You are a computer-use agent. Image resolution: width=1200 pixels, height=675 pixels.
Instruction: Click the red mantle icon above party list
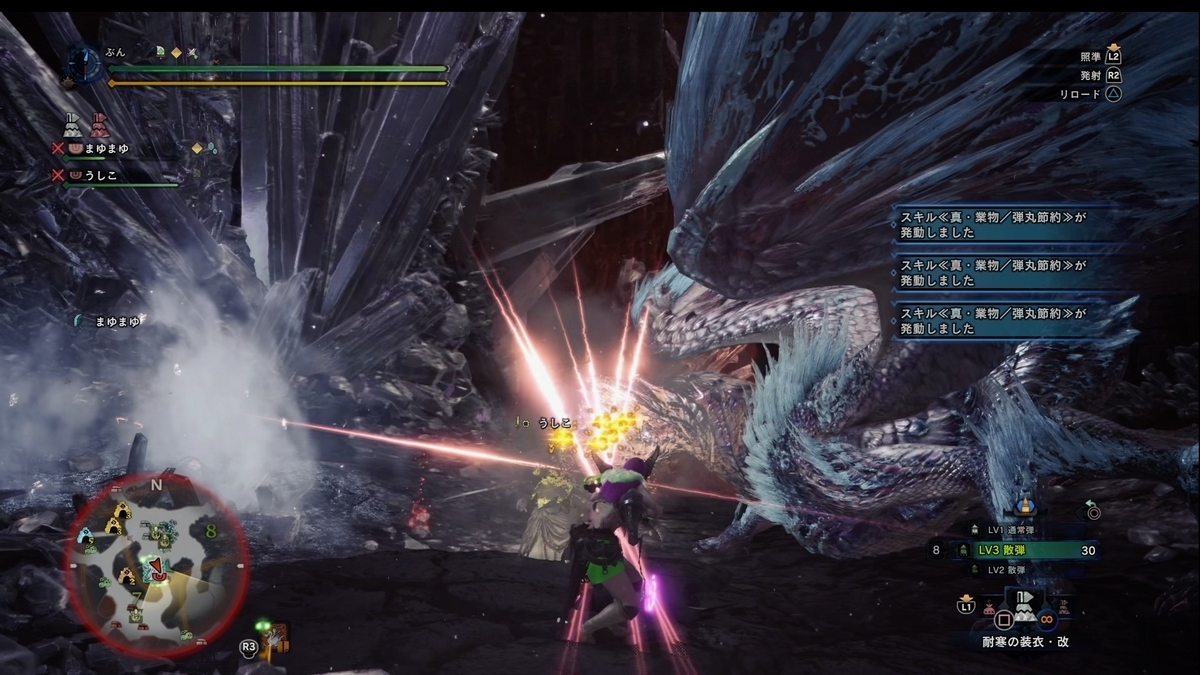pyautogui.click(x=98, y=127)
